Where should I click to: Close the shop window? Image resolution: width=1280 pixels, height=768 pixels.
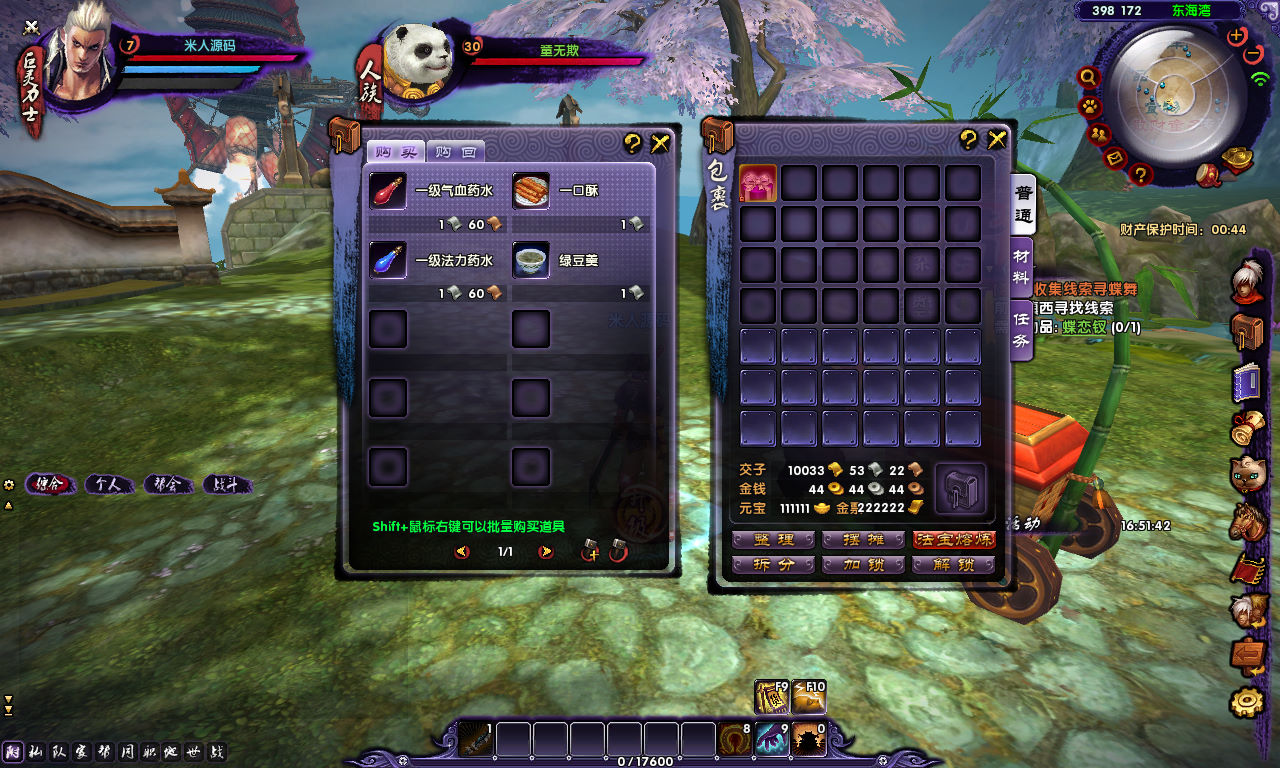660,143
